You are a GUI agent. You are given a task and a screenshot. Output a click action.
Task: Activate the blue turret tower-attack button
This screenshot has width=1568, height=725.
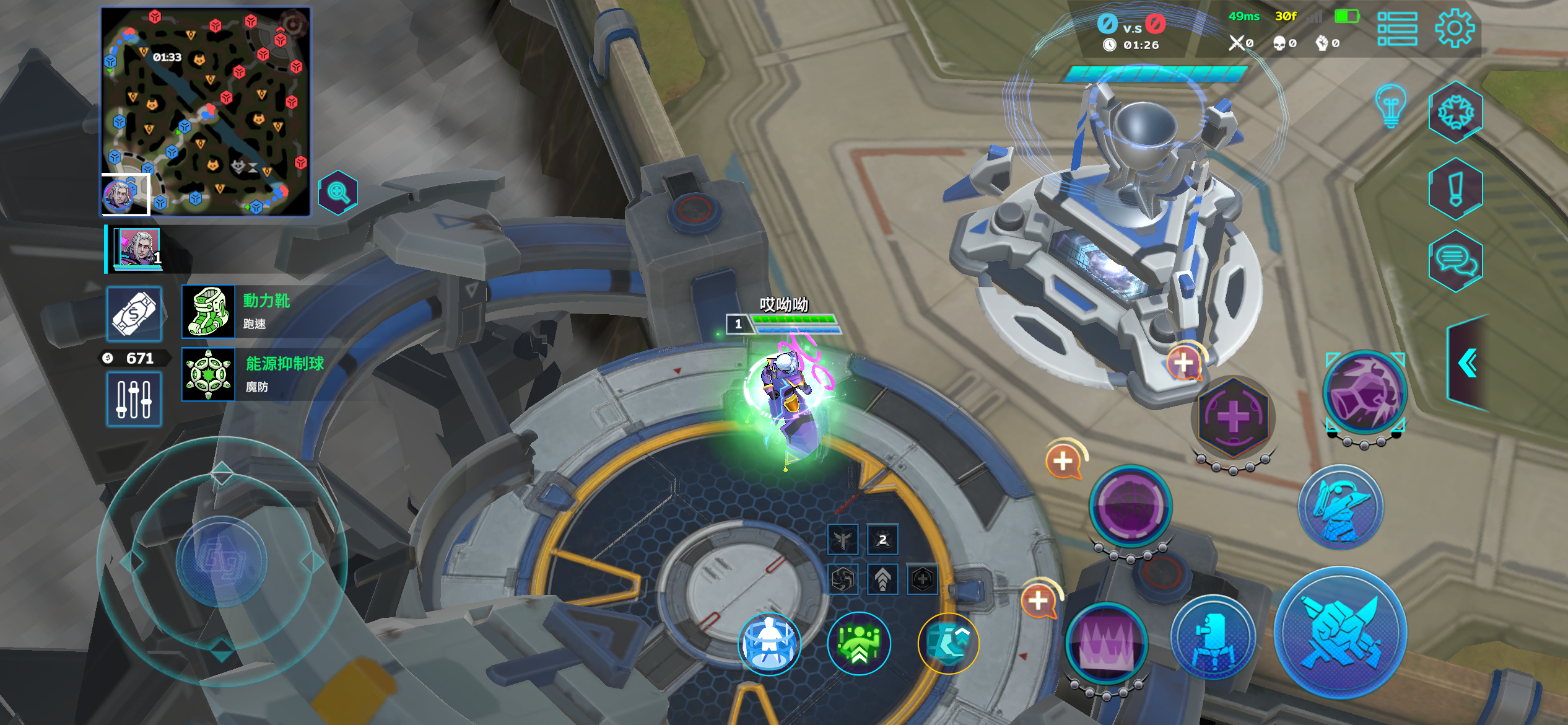point(1213,637)
